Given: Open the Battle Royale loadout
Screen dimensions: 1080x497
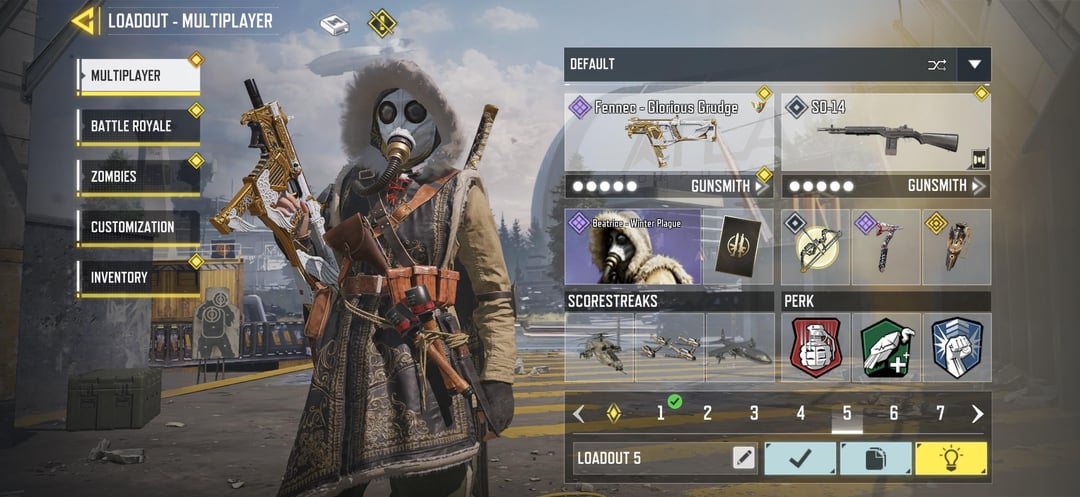Looking at the screenshot, I should [x=138, y=126].
